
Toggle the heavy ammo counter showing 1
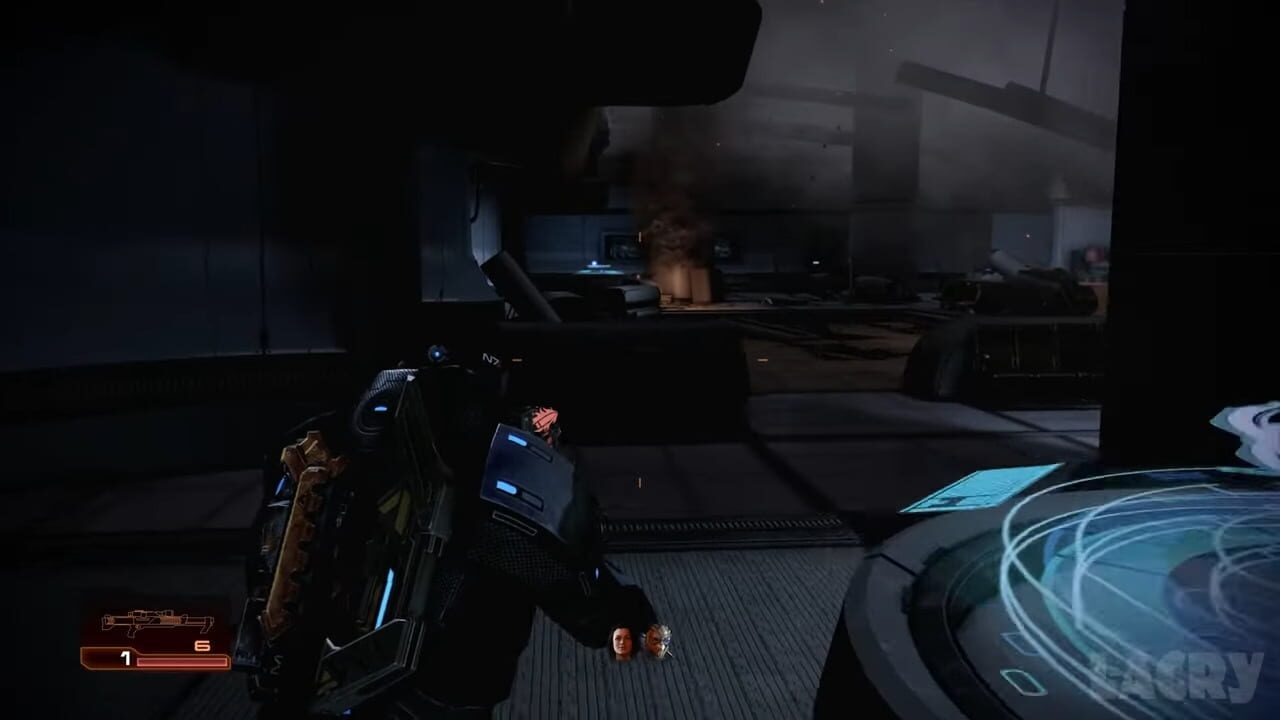click(x=125, y=657)
